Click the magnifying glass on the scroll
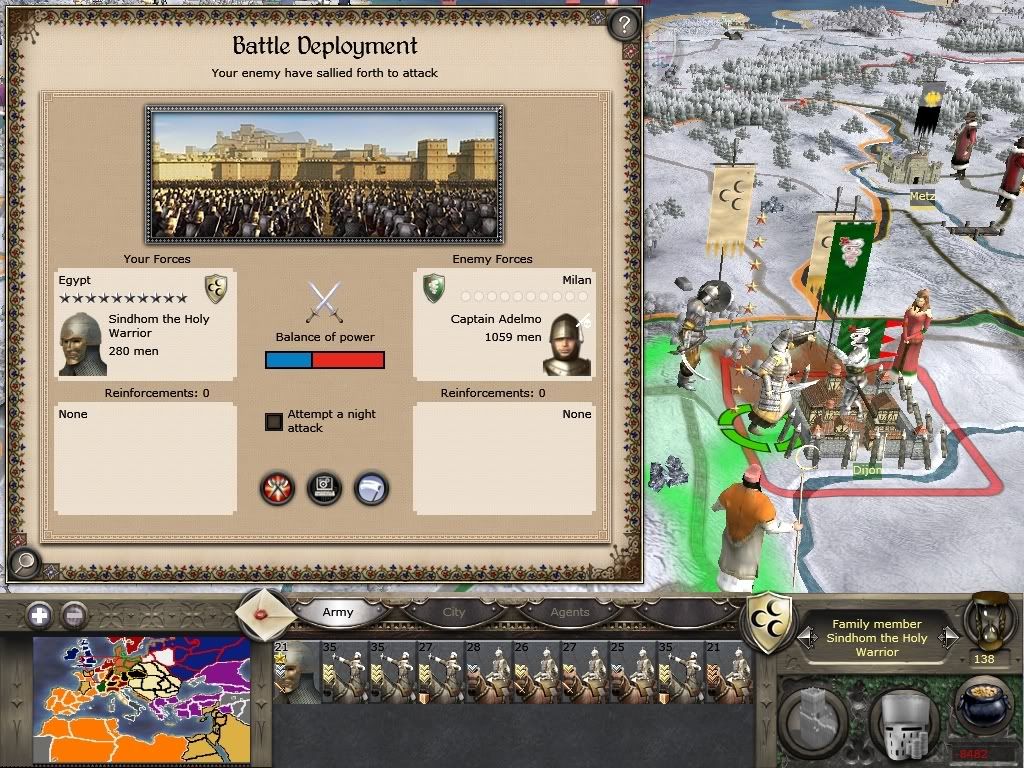1024x768 pixels. pyautogui.click(x=23, y=564)
